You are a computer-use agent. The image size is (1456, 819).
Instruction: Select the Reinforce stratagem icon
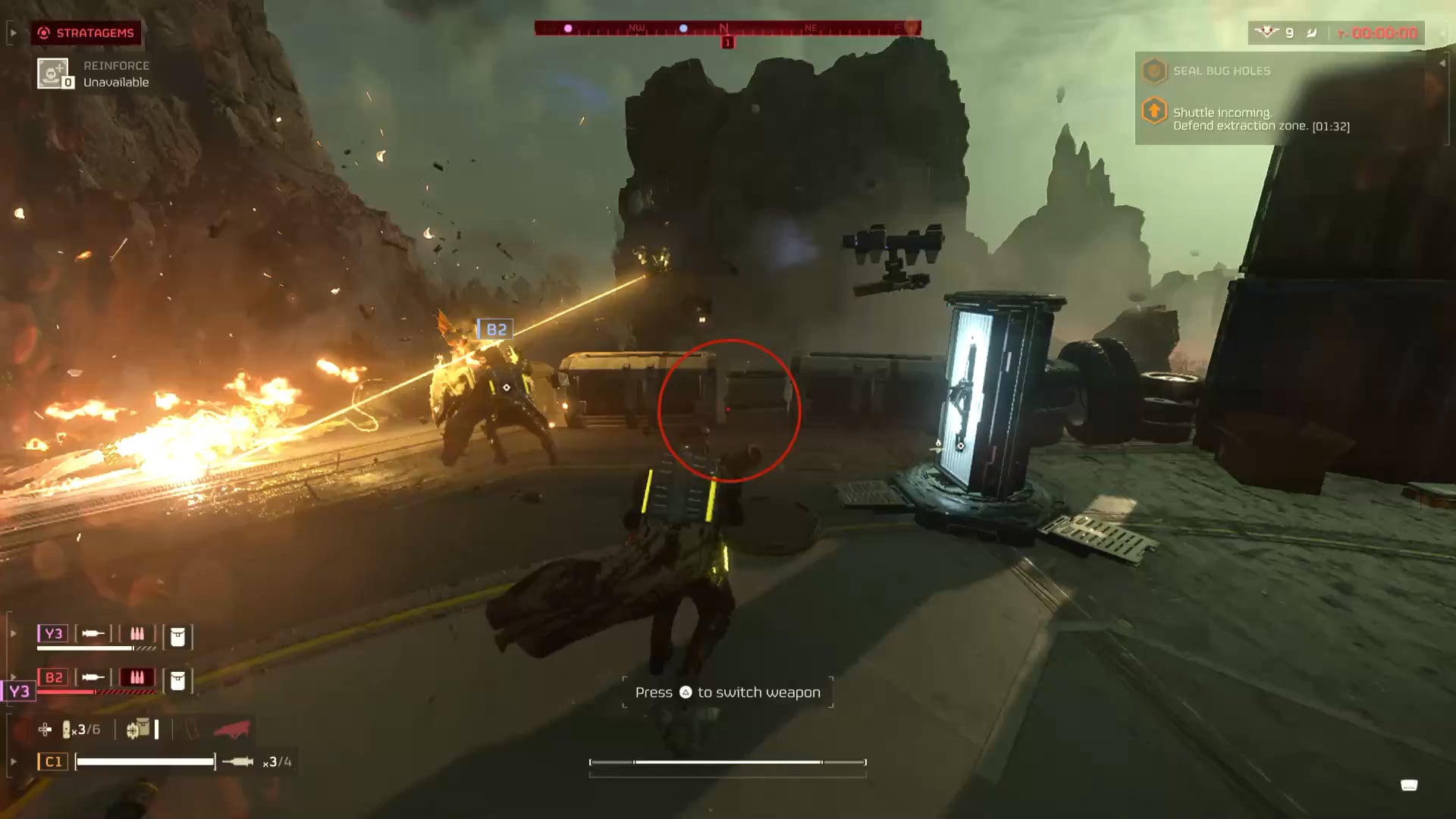coord(53,74)
